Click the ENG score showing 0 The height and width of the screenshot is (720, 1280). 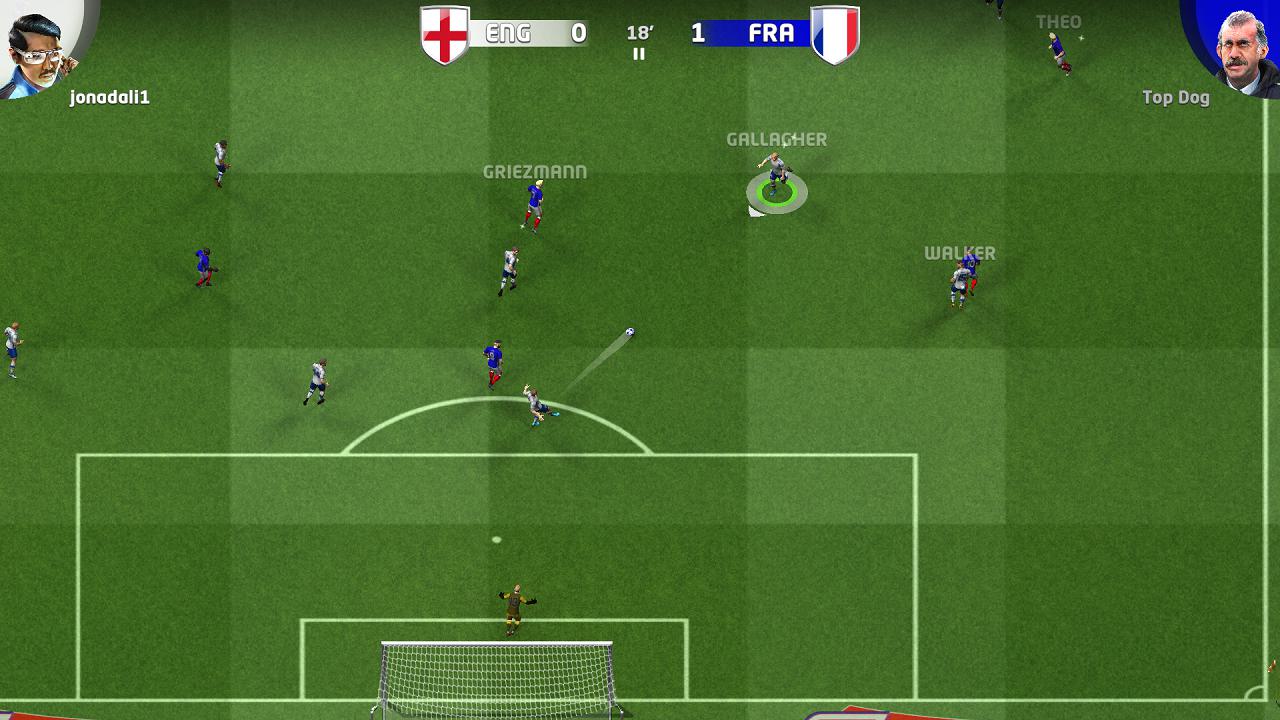tap(580, 31)
